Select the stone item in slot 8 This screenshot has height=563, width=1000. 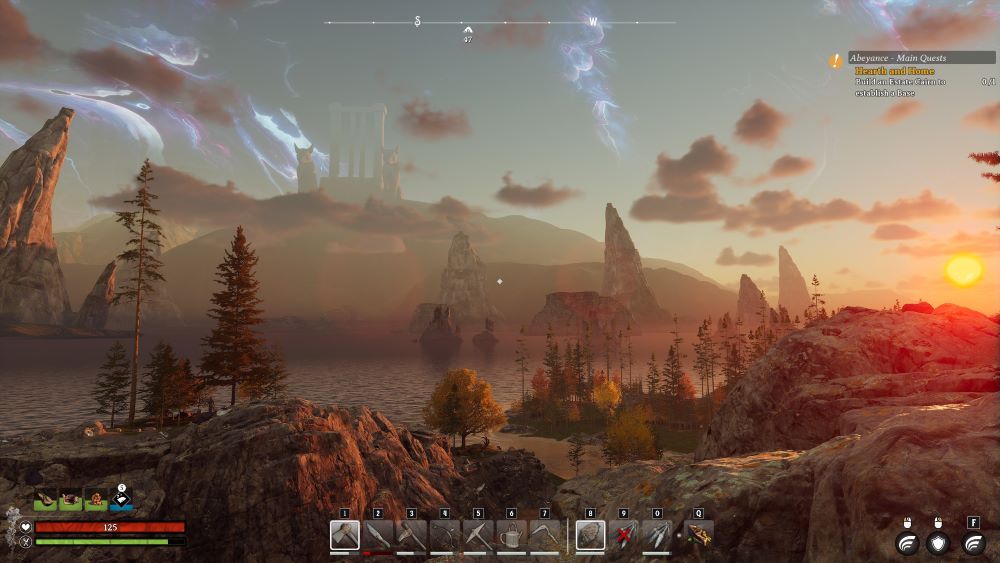590,535
